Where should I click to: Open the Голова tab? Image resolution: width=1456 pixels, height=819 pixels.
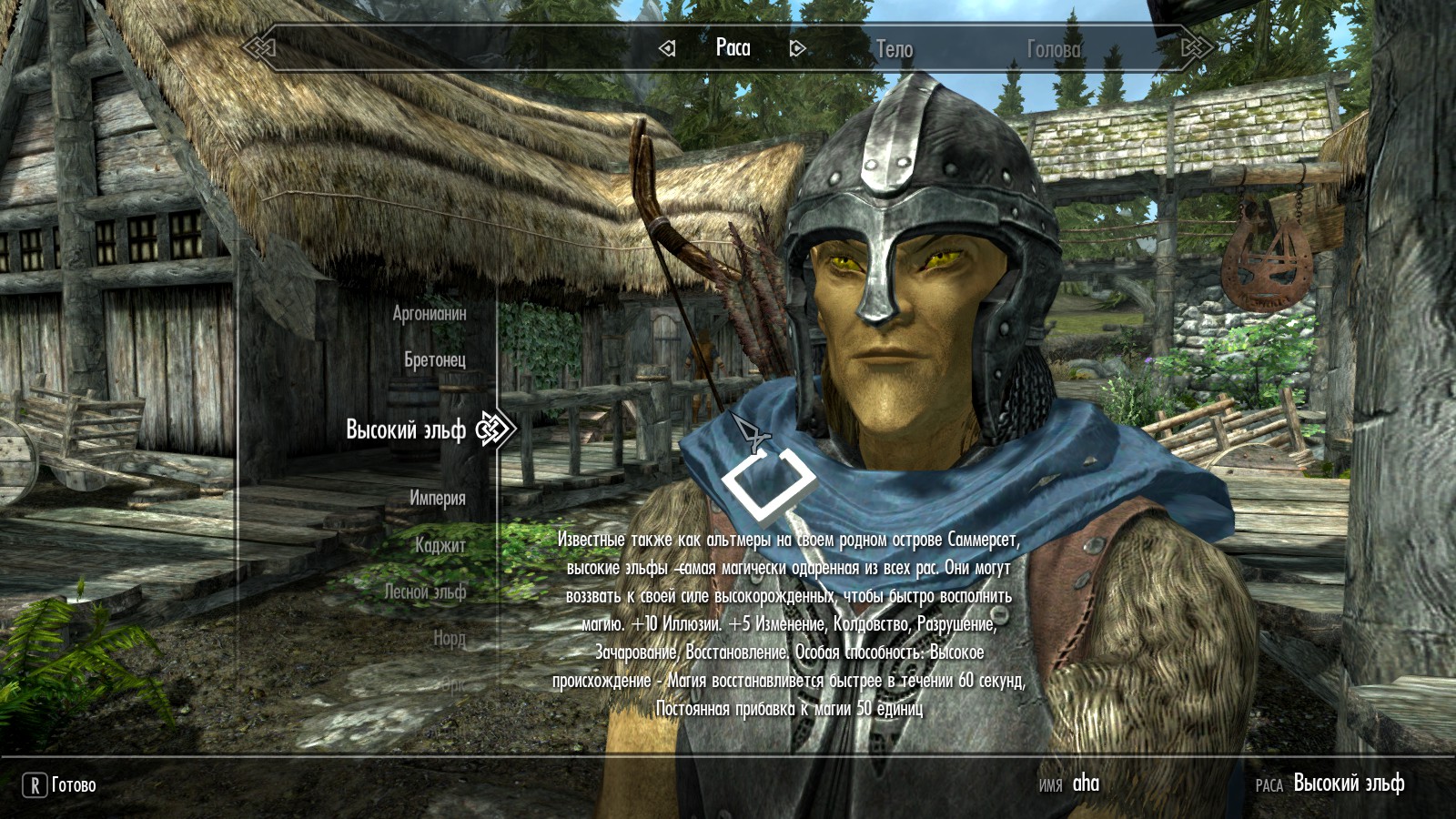click(x=1054, y=49)
